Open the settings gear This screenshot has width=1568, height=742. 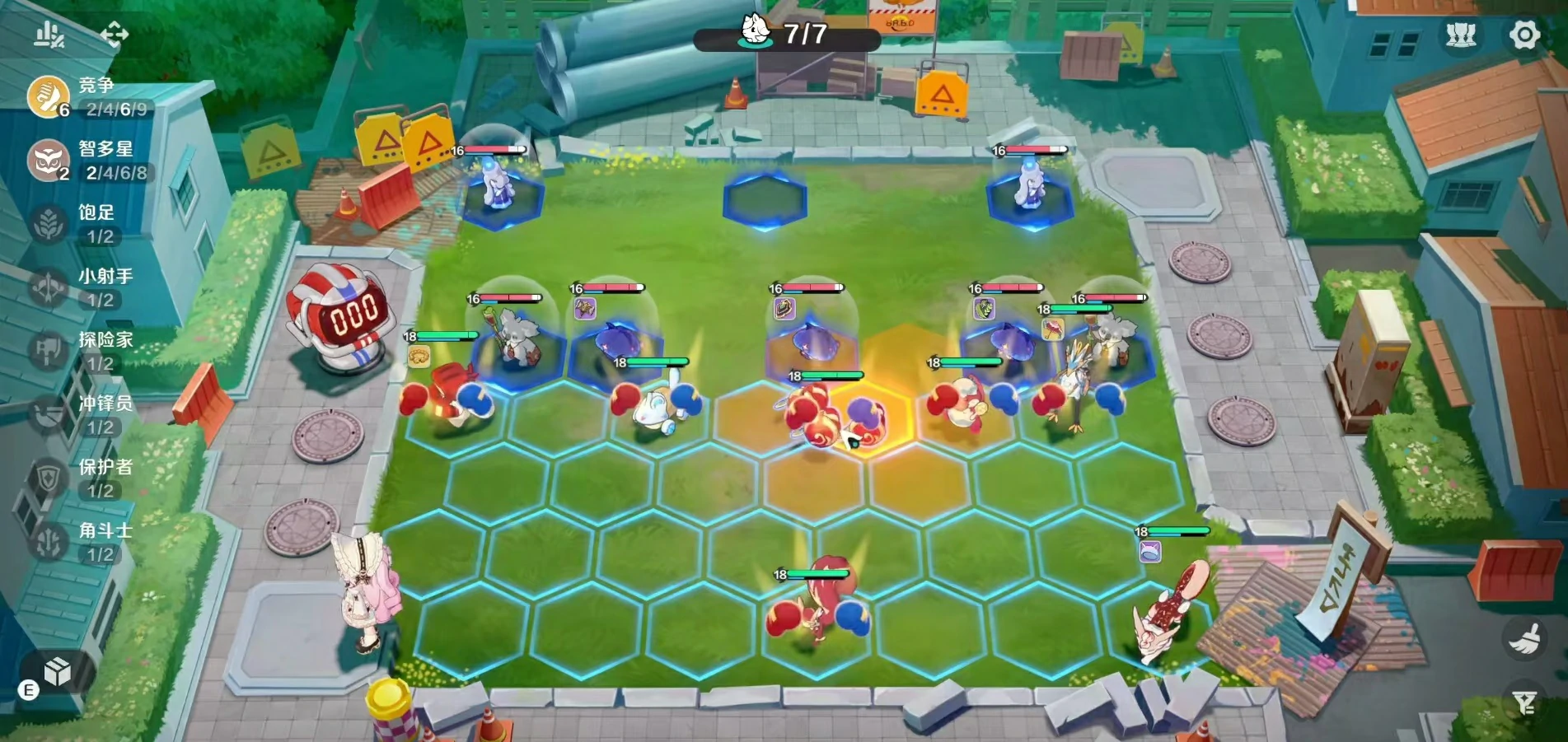pyautogui.click(x=1524, y=35)
